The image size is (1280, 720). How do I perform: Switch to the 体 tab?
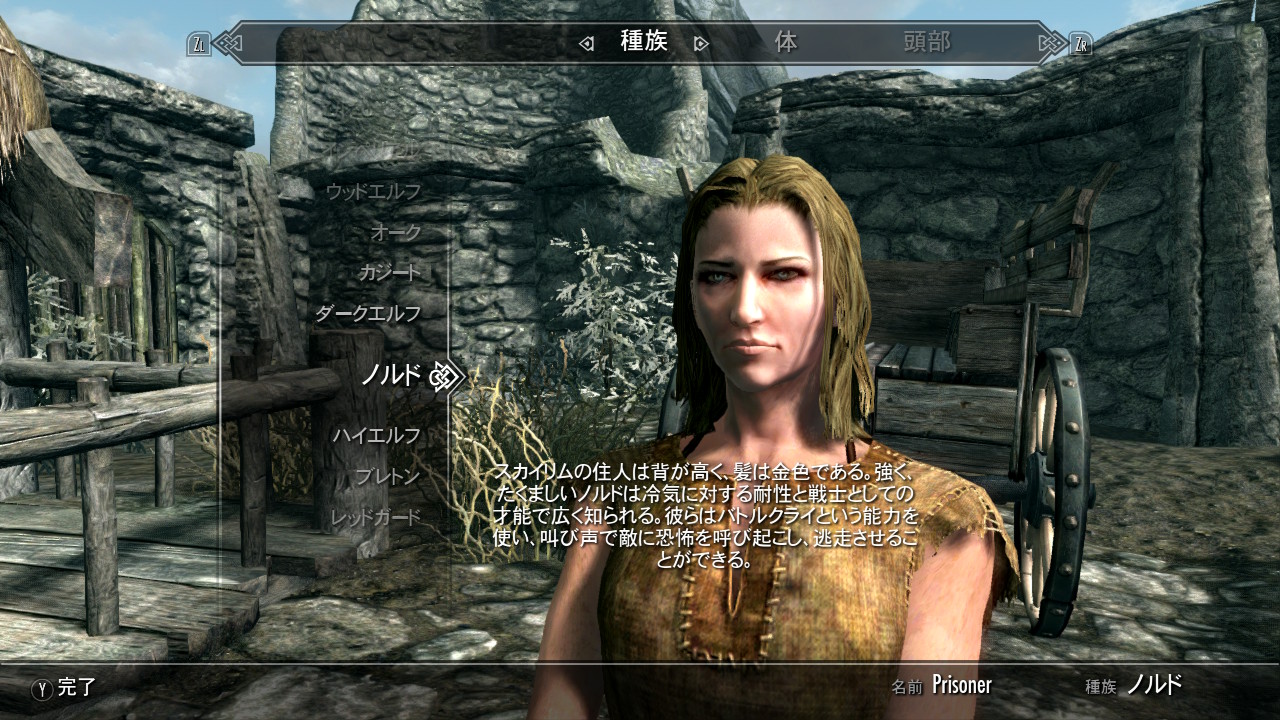point(786,43)
